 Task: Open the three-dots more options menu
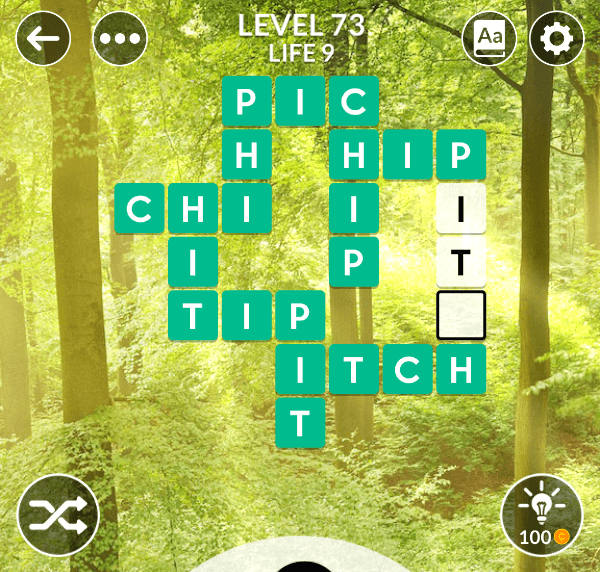tap(120, 40)
